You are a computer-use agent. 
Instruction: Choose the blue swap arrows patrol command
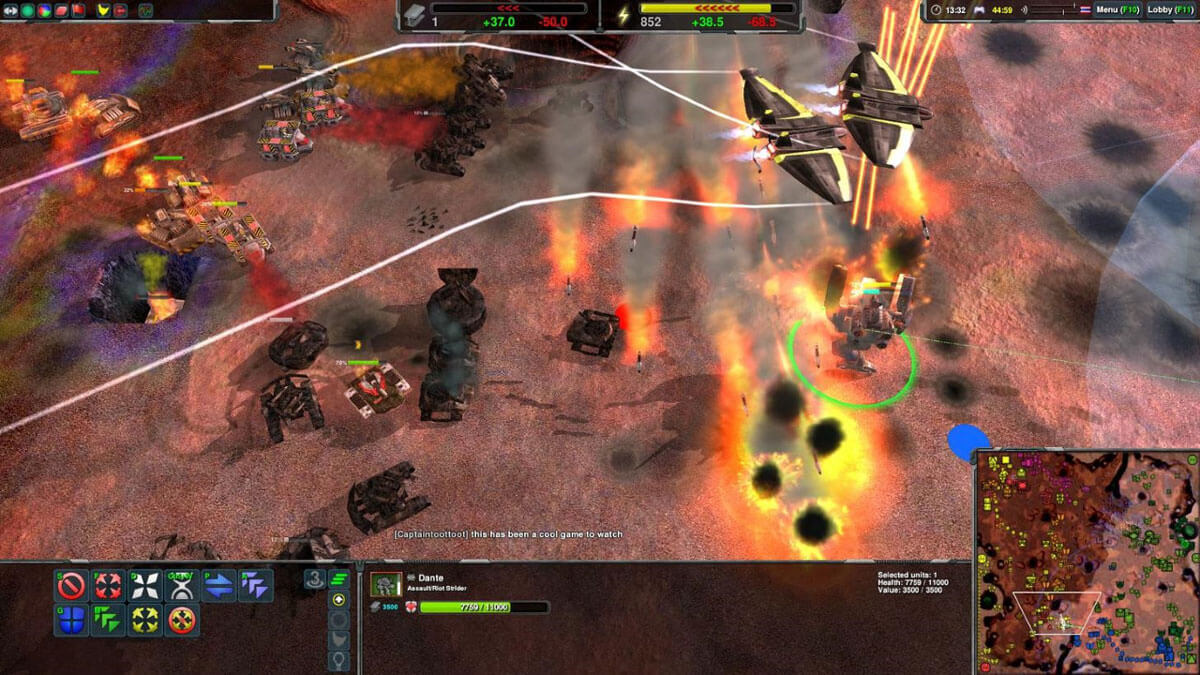pyautogui.click(x=219, y=585)
